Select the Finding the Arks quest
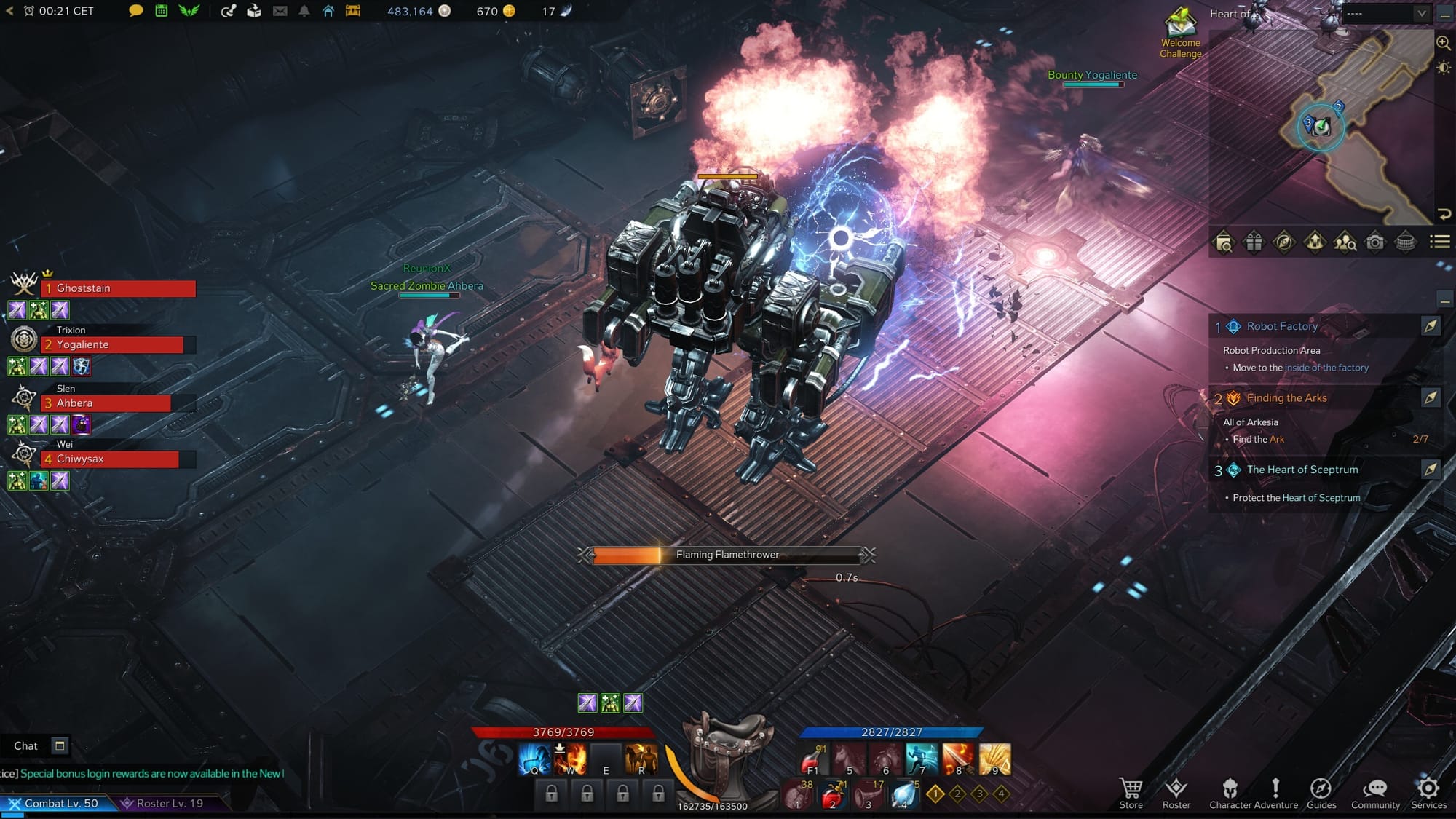 pyautogui.click(x=1286, y=398)
